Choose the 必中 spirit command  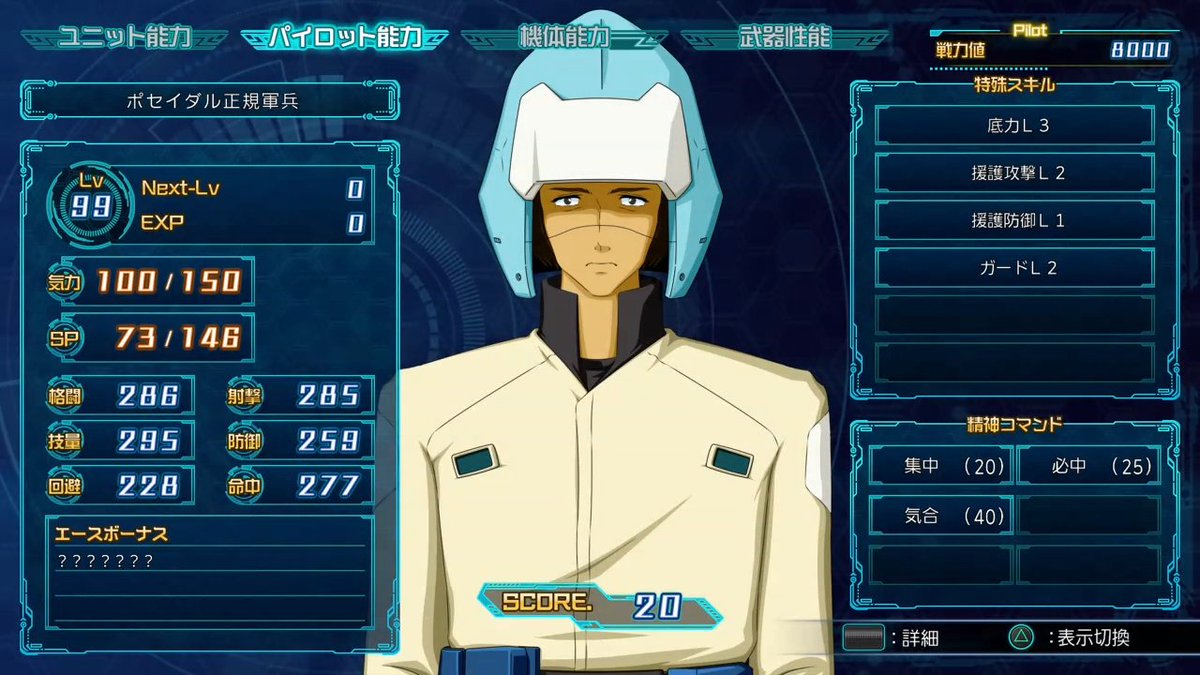coord(1087,465)
